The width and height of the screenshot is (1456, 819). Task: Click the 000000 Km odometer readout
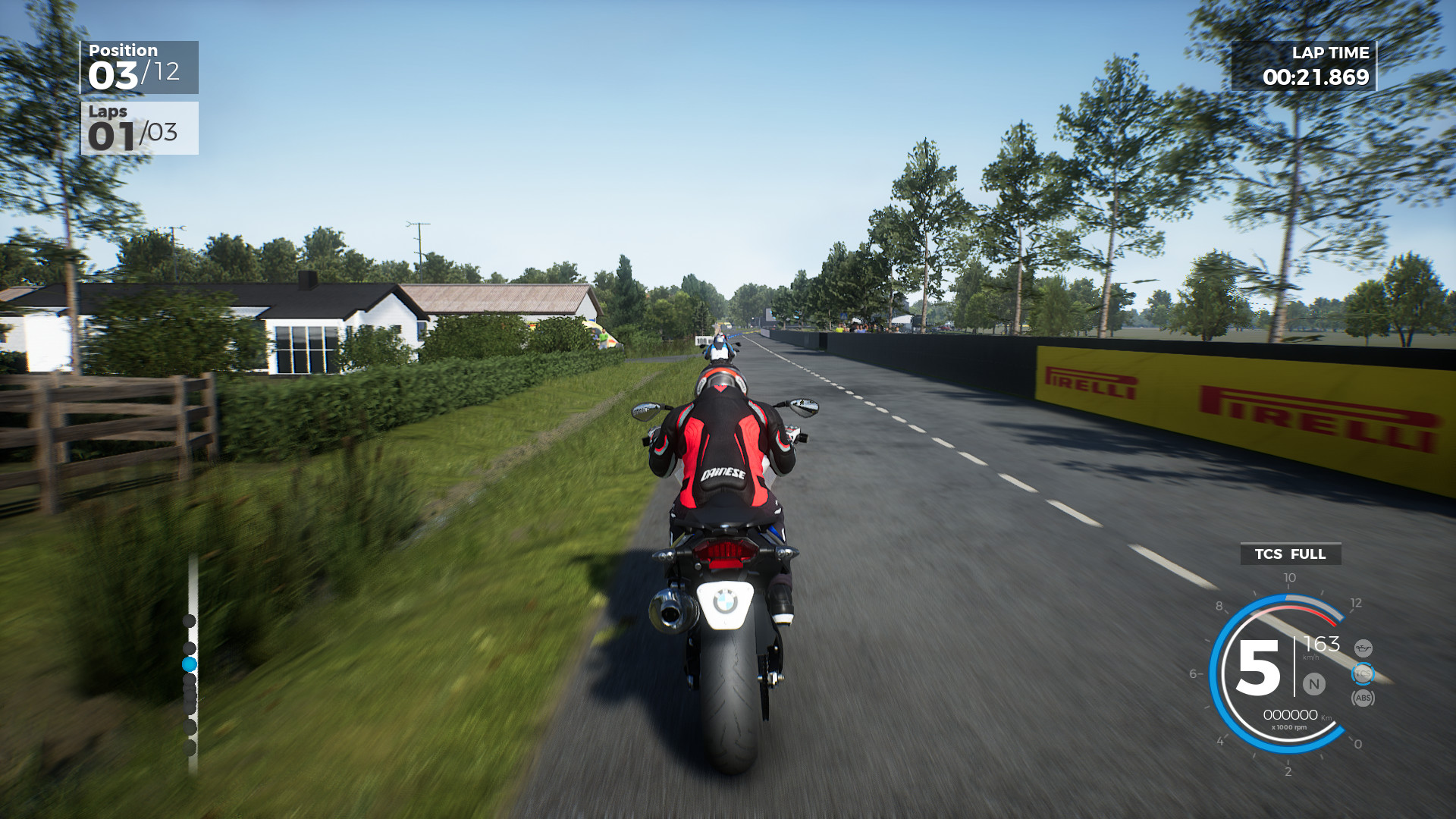click(x=1291, y=714)
